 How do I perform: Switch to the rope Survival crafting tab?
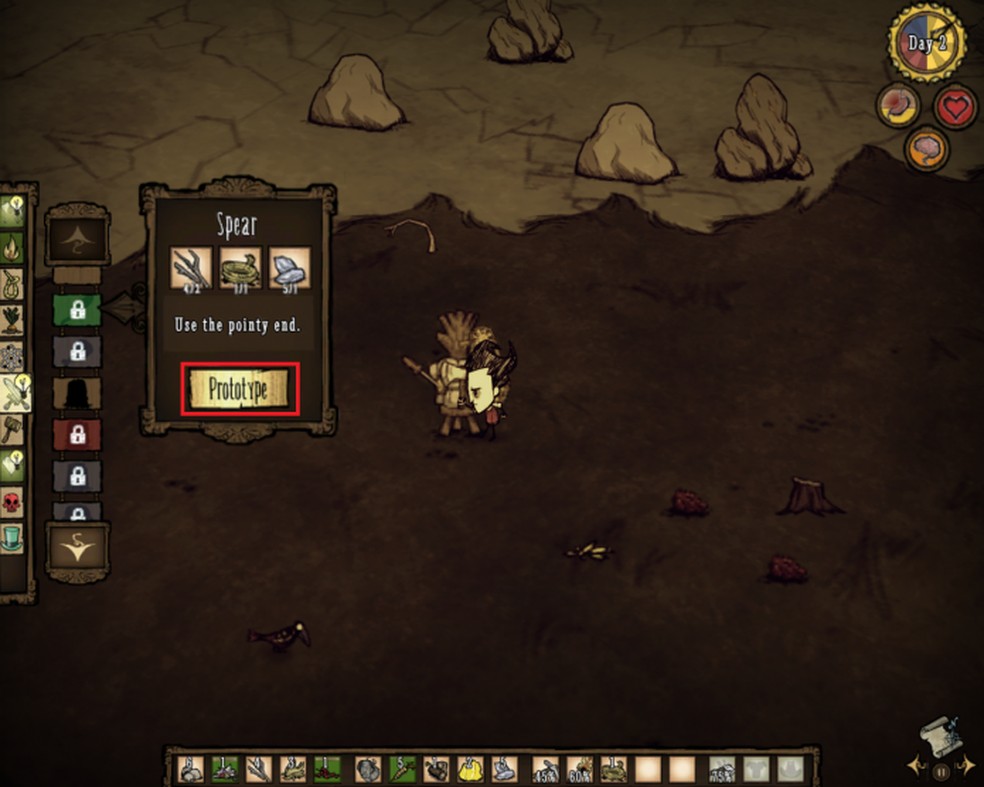coord(14,284)
